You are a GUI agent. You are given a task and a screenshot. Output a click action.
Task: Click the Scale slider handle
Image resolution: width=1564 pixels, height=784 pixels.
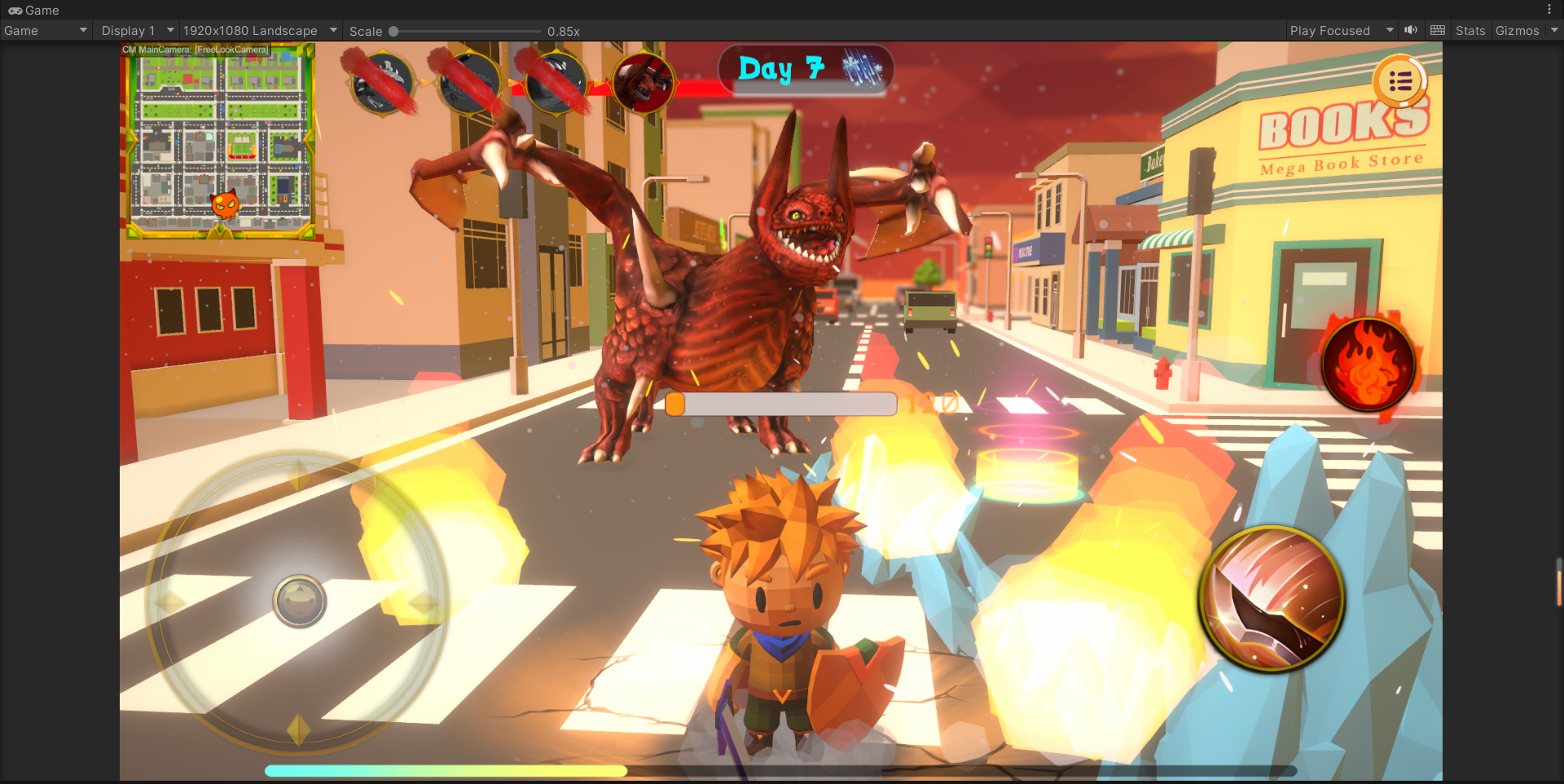click(393, 32)
